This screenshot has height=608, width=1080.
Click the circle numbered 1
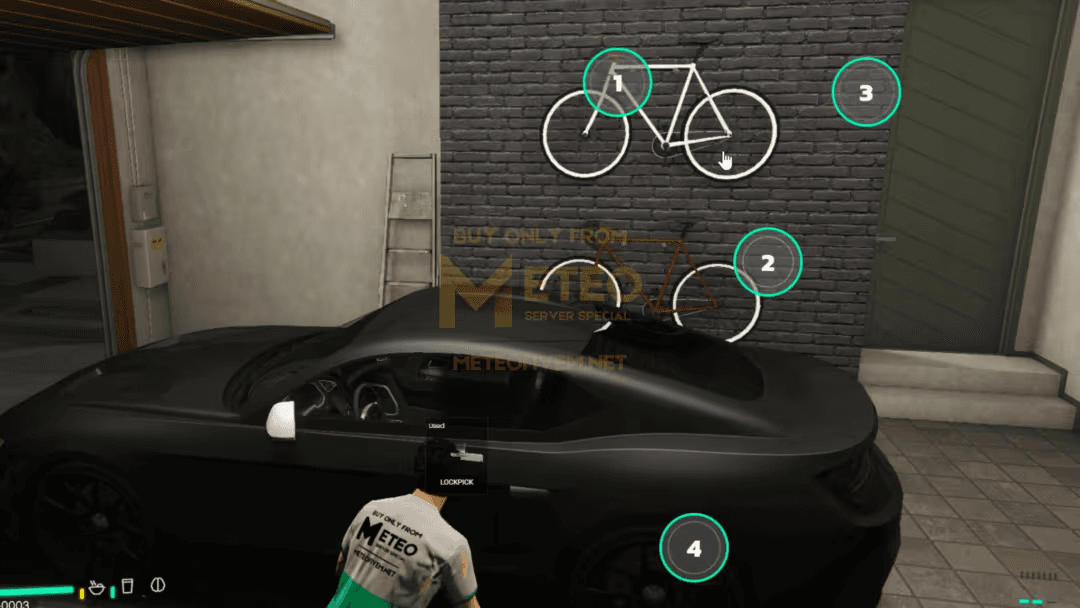[x=618, y=83]
